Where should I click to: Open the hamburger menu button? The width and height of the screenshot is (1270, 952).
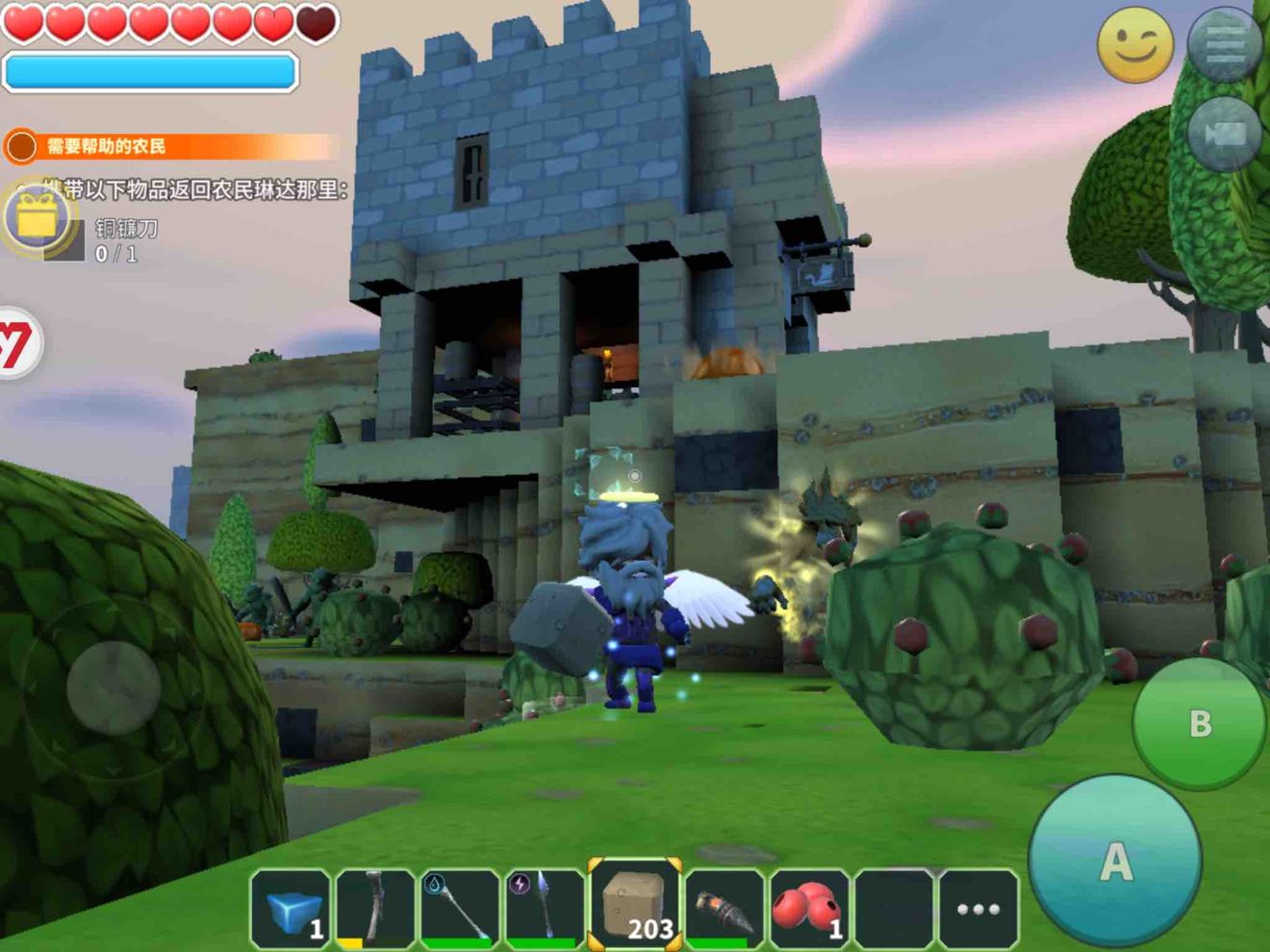pos(1225,45)
